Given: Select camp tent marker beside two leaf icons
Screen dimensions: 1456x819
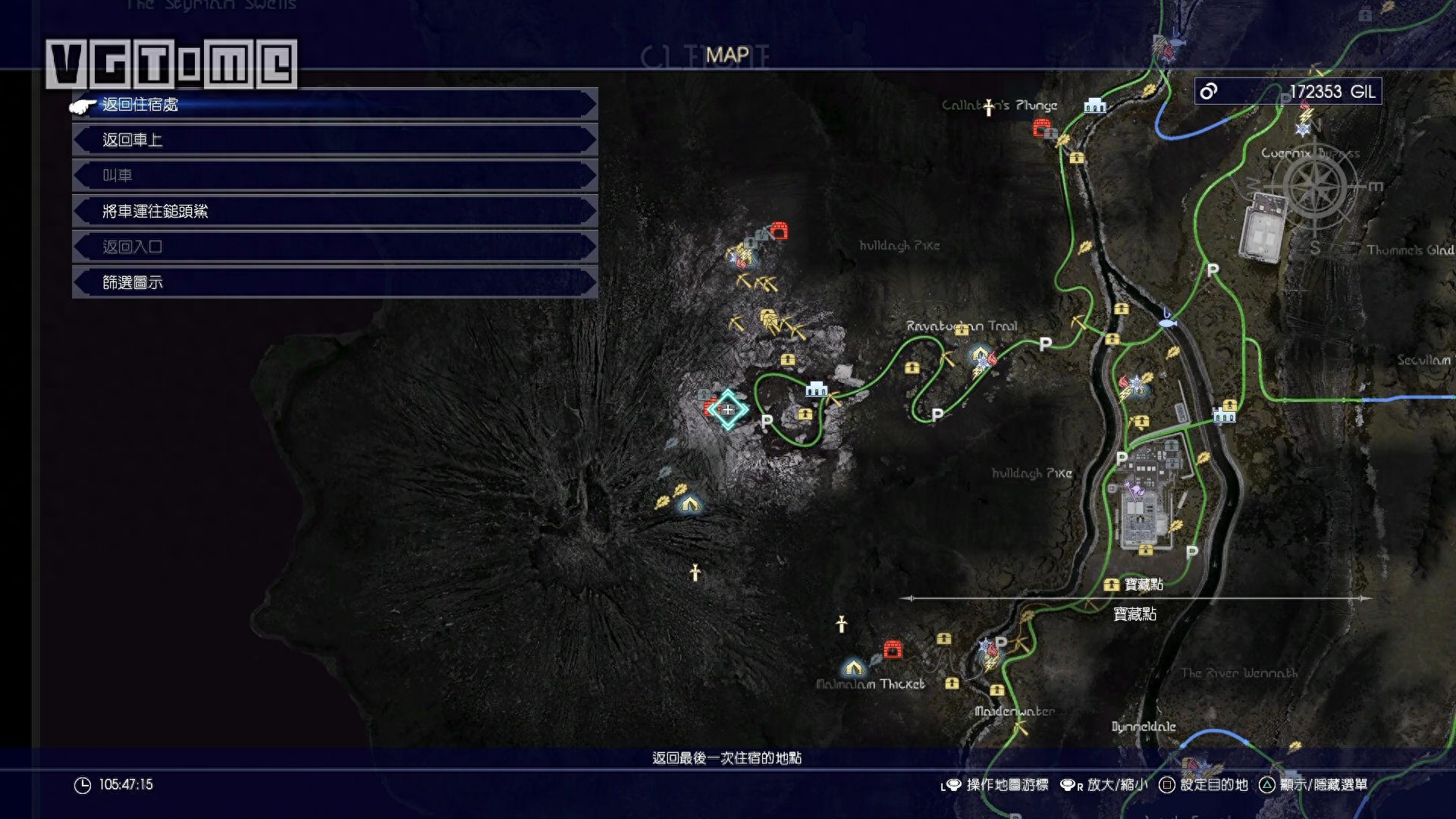Looking at the screenshot, I should pyautogui.click(x=690, y=504).
